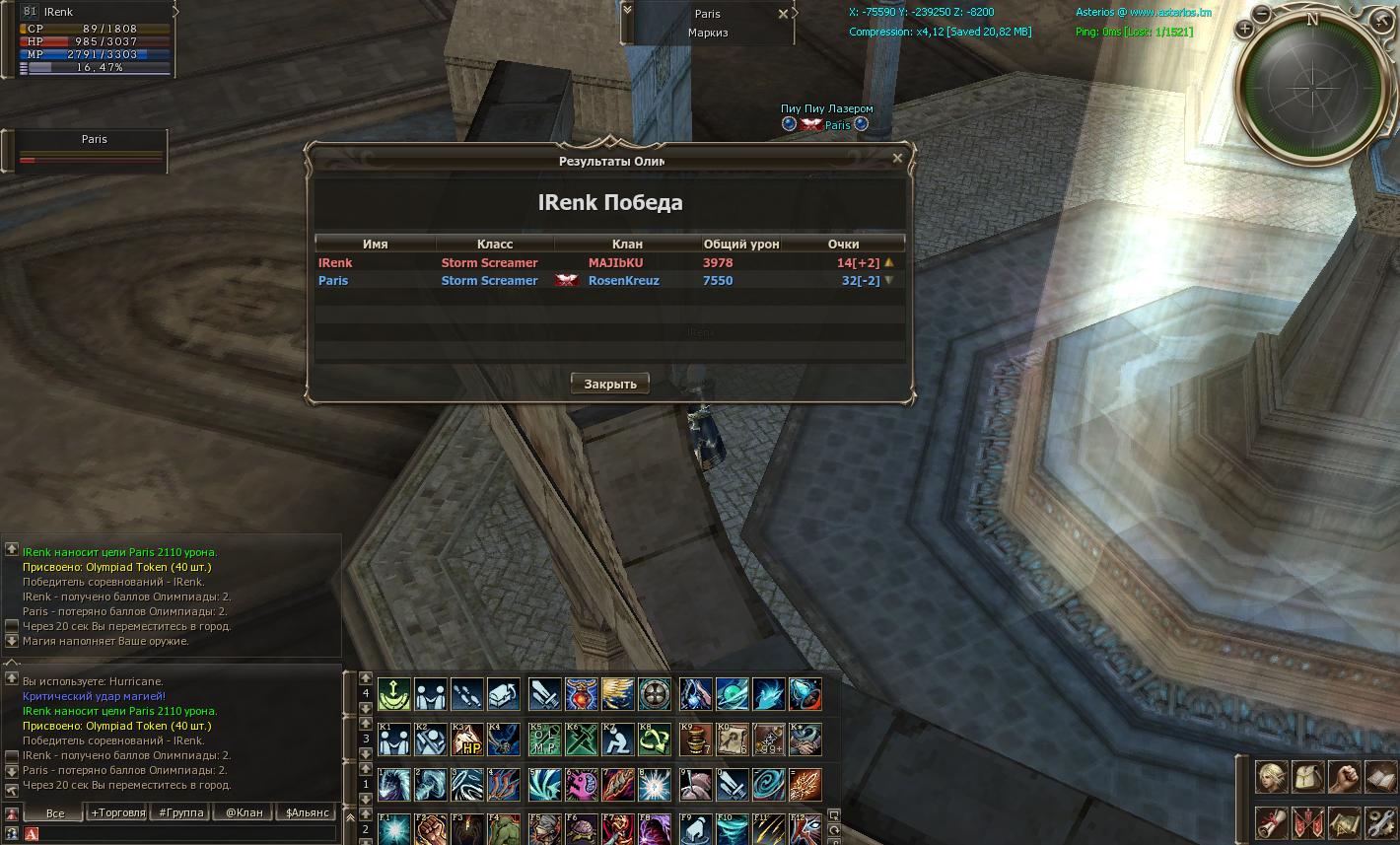Image resolution: width=1400 pixels, height=845 pixels.
Task: Zoom in the minimap with plus button
Action: 1245,29
